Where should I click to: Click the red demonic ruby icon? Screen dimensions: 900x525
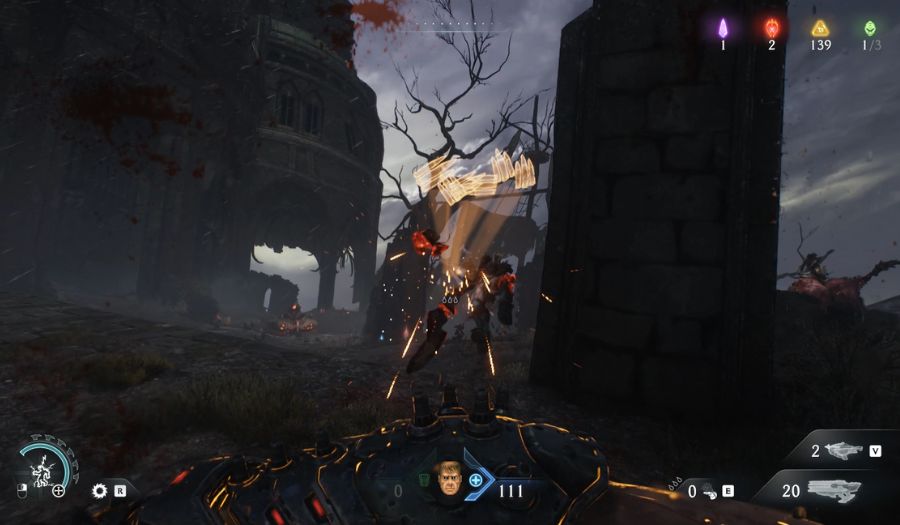point(772,27)
